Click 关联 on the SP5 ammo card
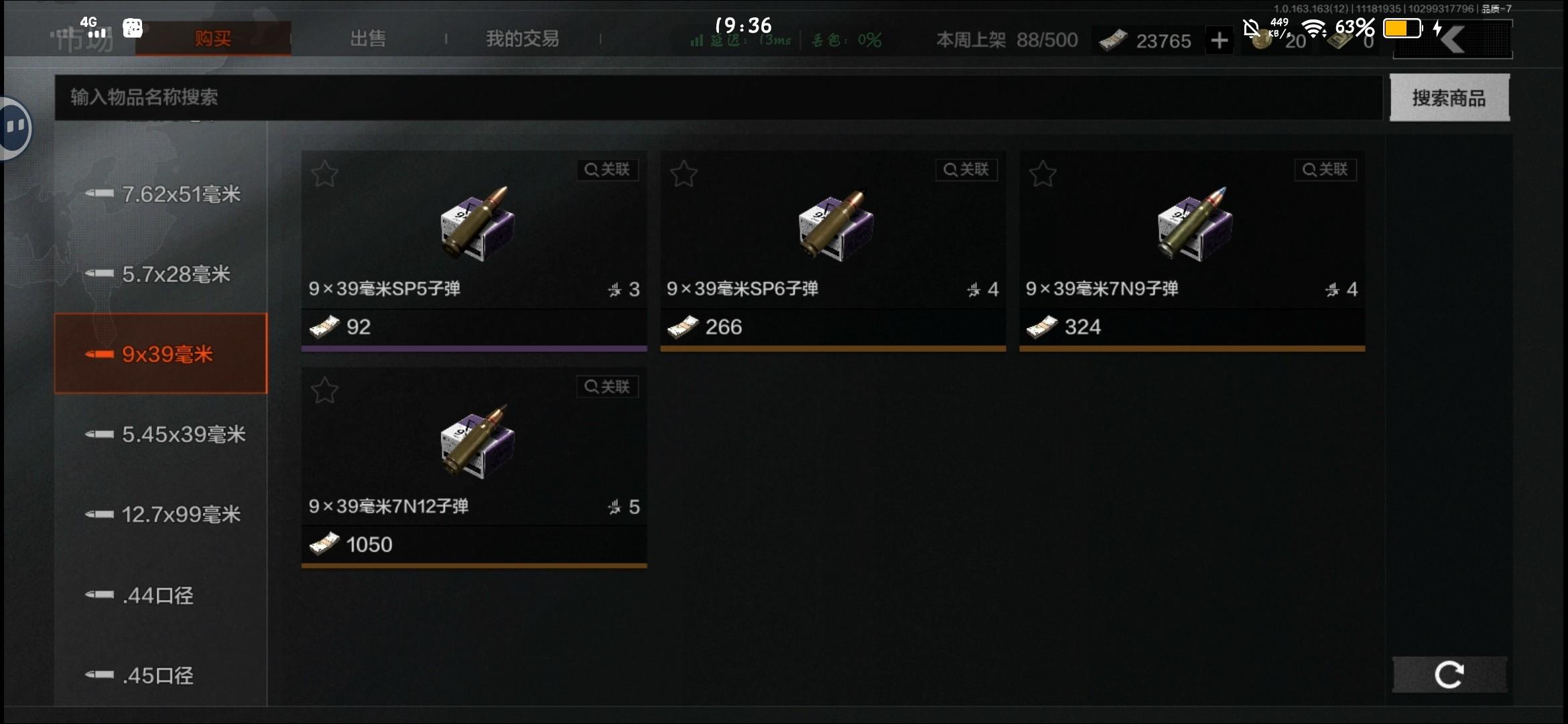Viewport: 1568px width, 724px height. (x=607, y=170)
